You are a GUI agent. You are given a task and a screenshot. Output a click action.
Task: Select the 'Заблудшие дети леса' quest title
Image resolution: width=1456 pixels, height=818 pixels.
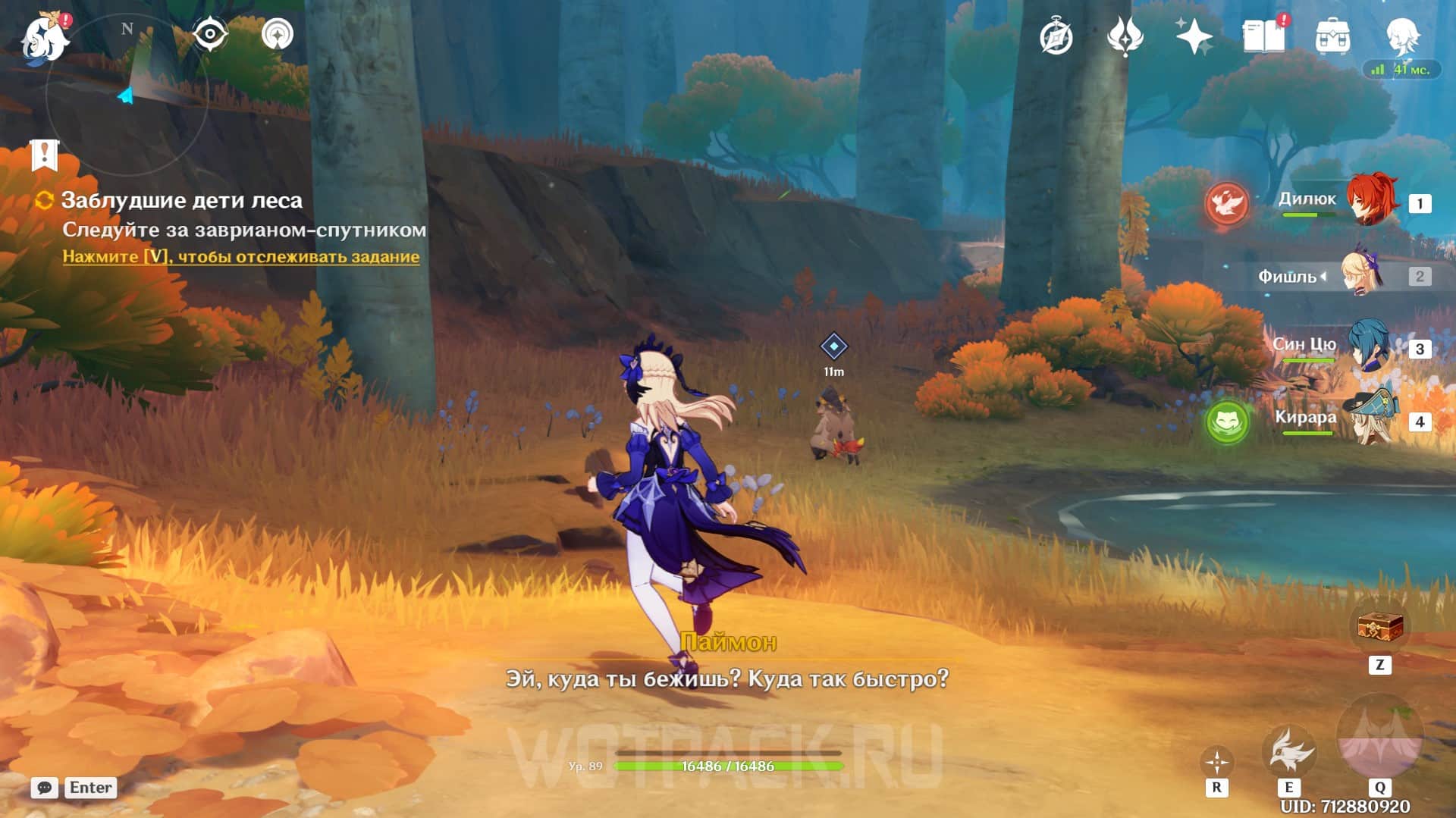pos(181,200)
